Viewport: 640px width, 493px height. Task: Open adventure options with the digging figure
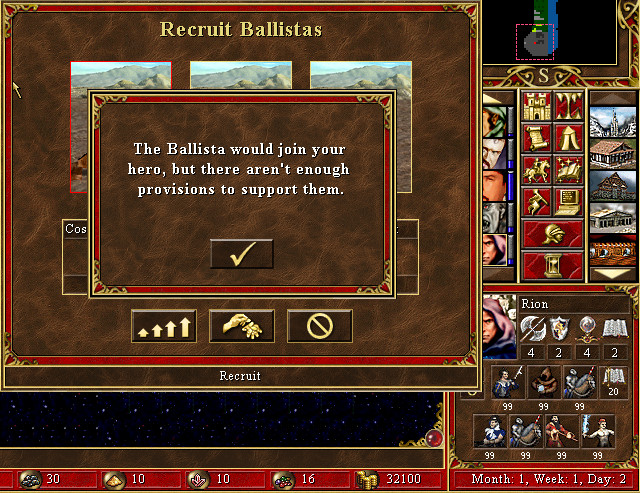535,202
